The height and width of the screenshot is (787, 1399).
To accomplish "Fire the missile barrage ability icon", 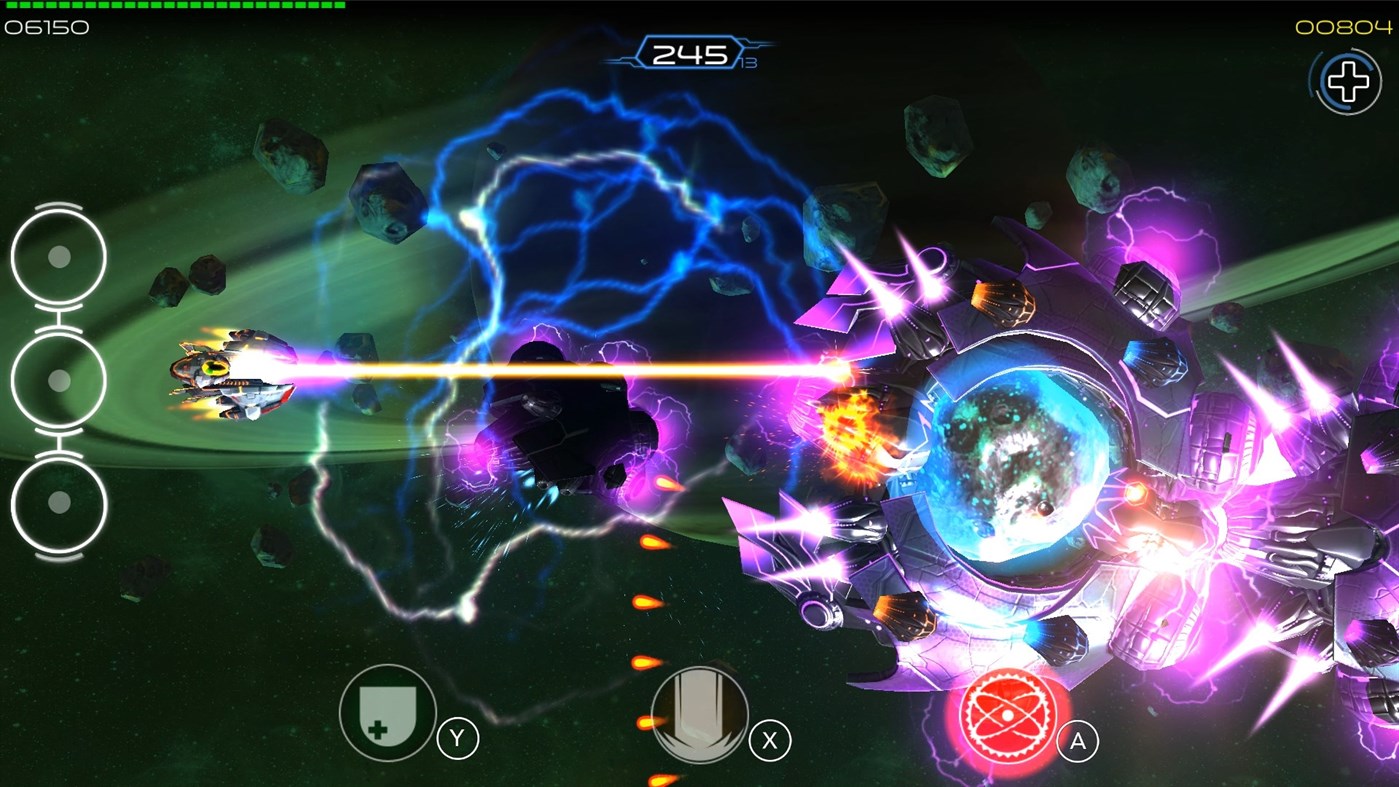I will coord(699,716).
